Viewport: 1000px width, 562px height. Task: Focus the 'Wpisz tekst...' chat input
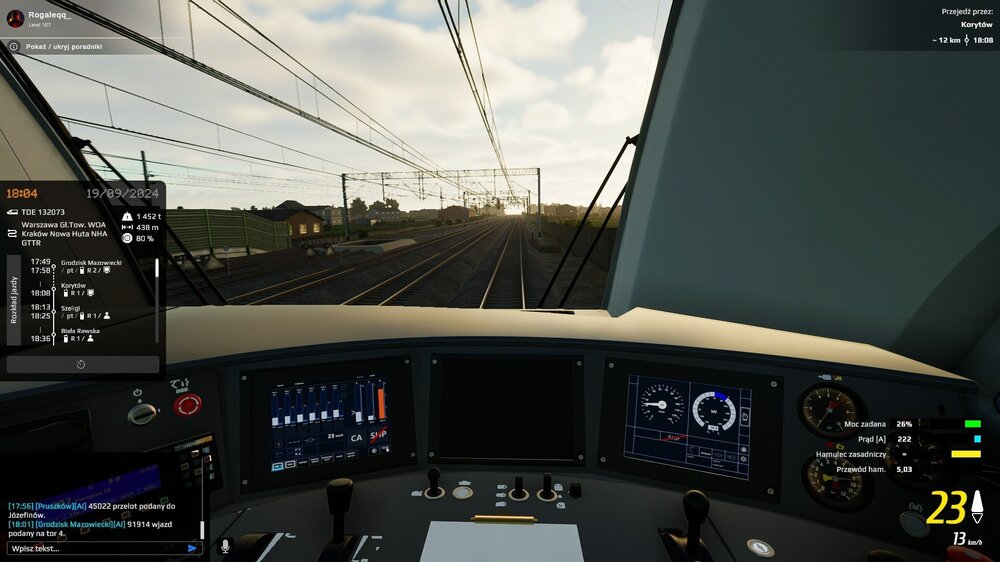coord(95,548)
